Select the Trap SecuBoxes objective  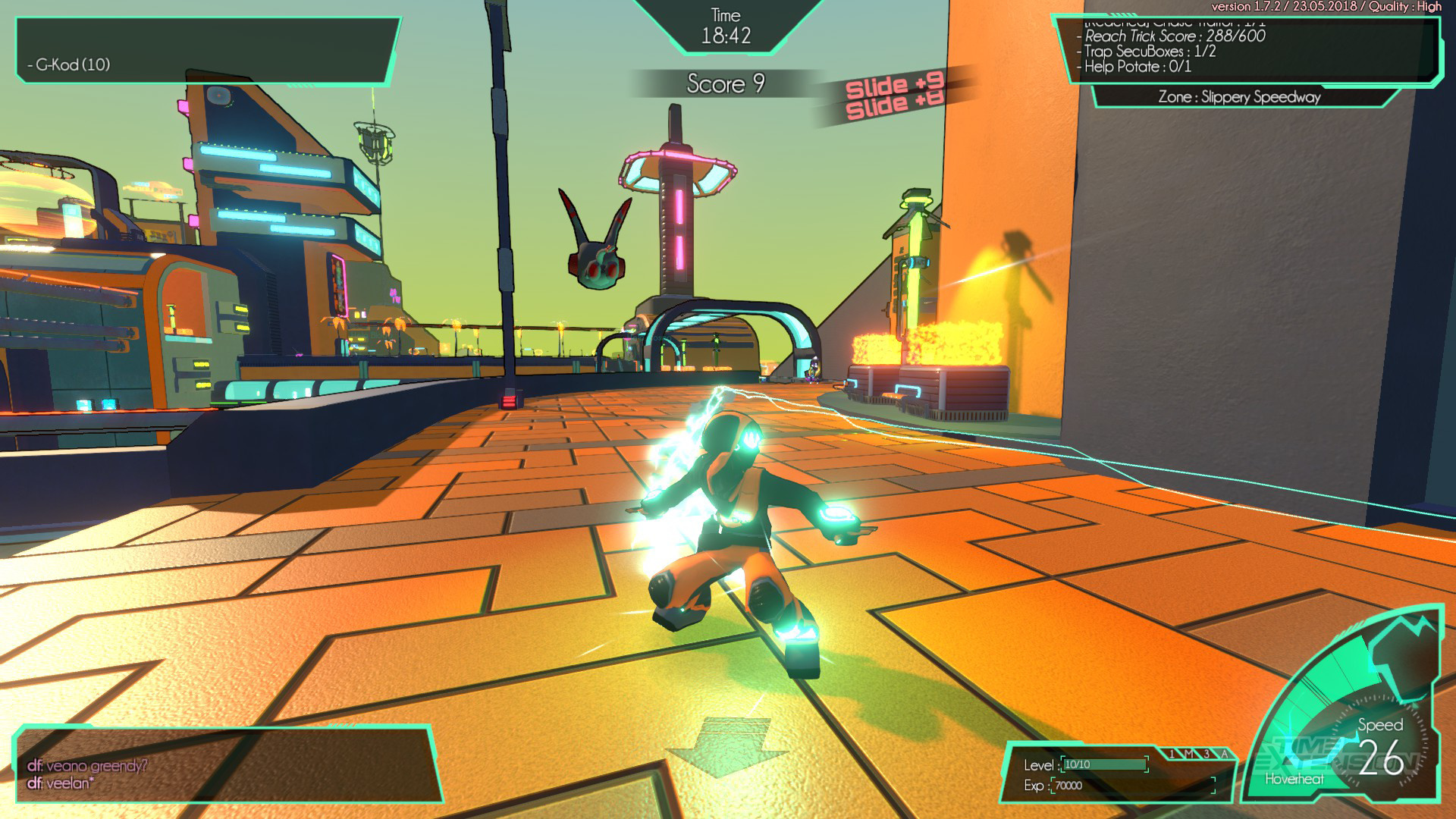[x=1150, y=52]
